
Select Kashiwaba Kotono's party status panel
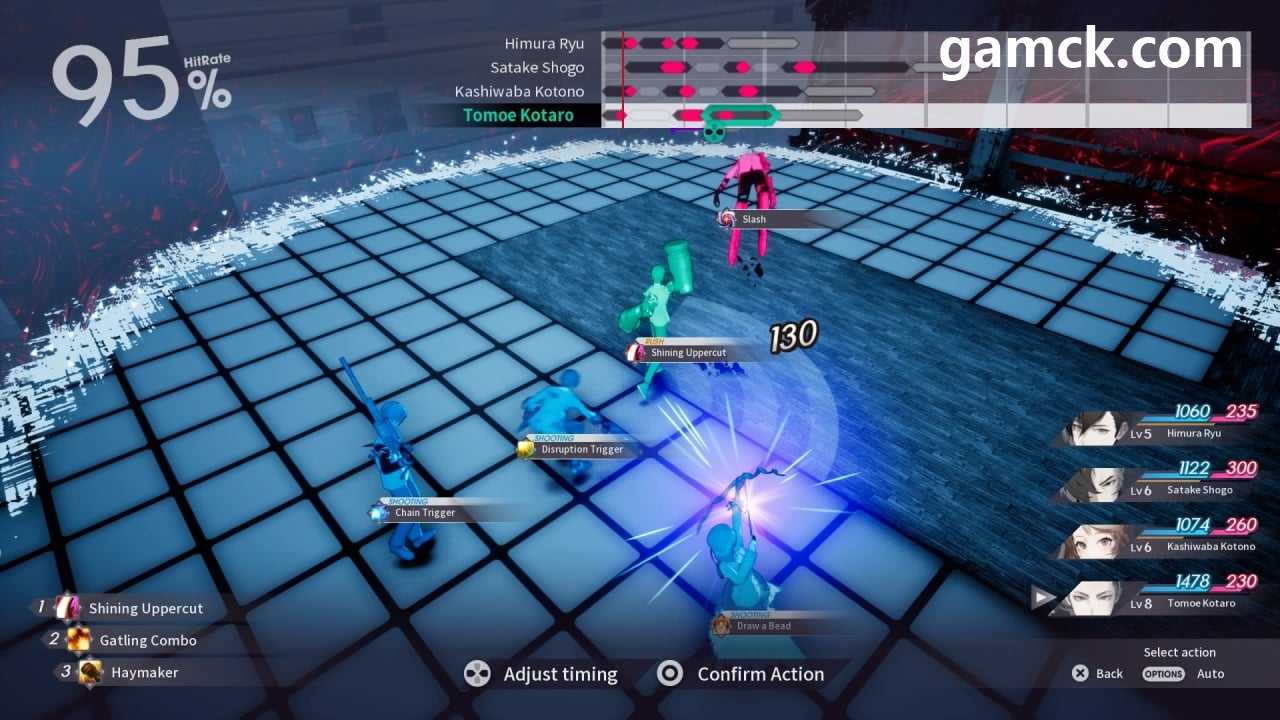click(1160, 537)
